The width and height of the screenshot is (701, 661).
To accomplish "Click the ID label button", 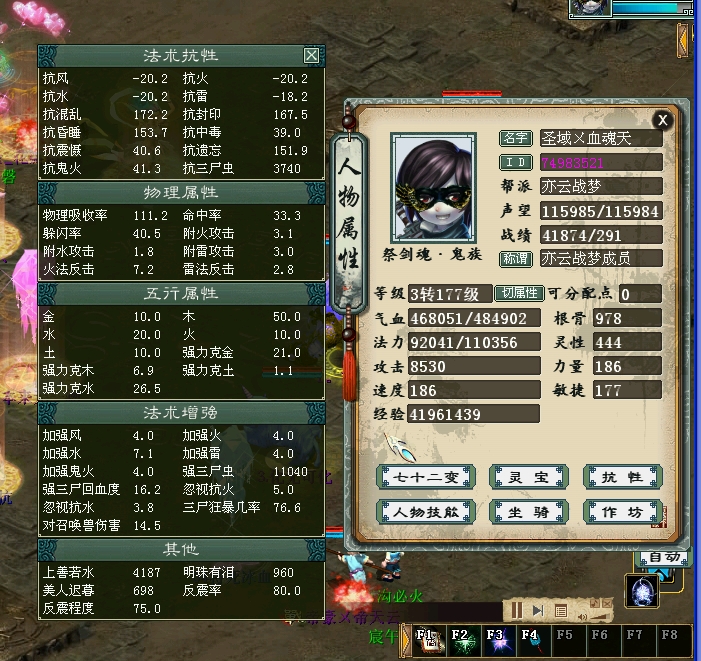I will (516, 162).
